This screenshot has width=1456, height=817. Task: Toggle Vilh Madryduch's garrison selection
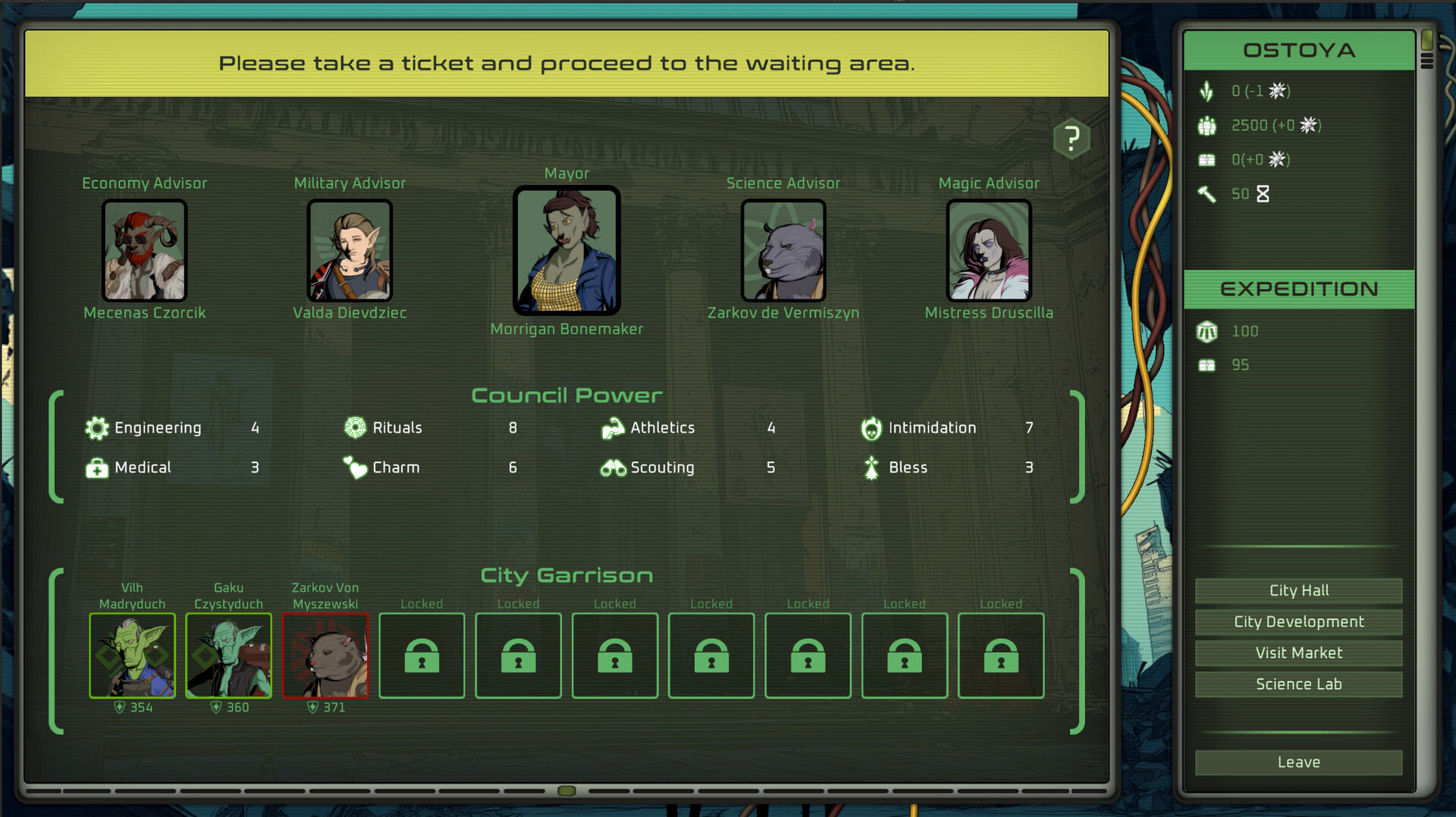point(132,656)
